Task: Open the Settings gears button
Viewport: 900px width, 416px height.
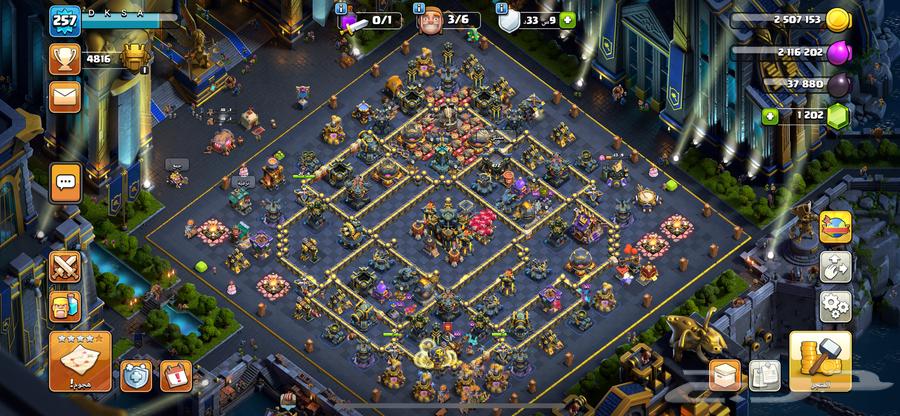Action: (836, 305)
